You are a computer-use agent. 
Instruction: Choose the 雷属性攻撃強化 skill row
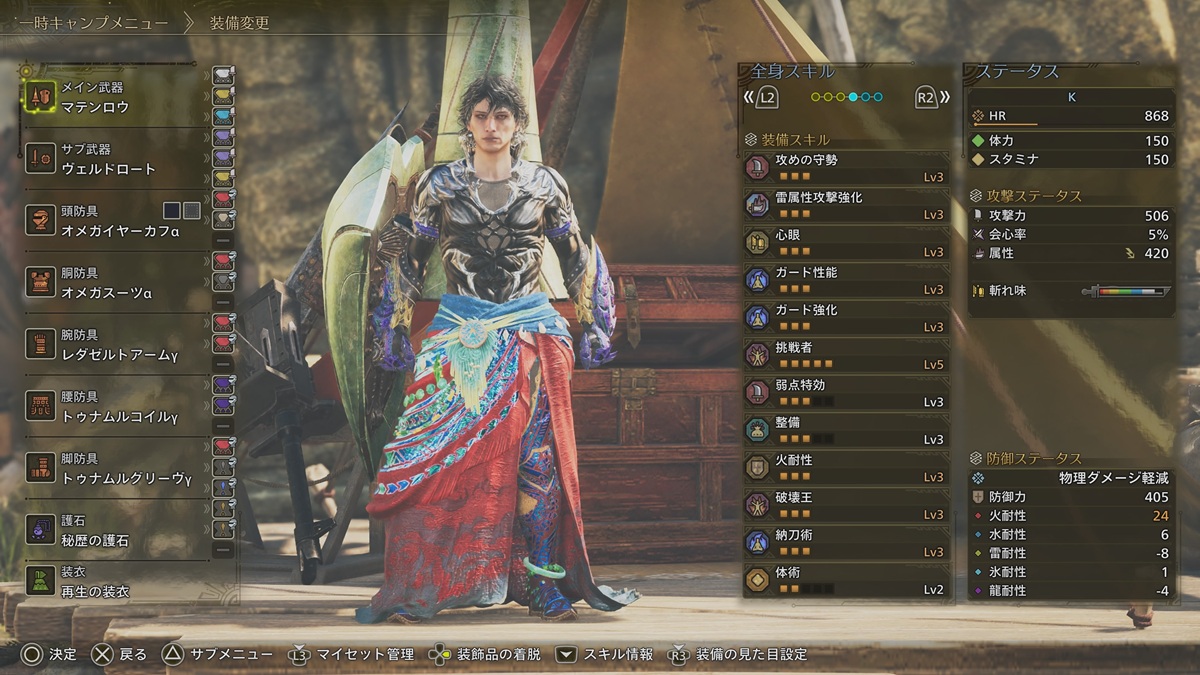[x=845, y=206]
